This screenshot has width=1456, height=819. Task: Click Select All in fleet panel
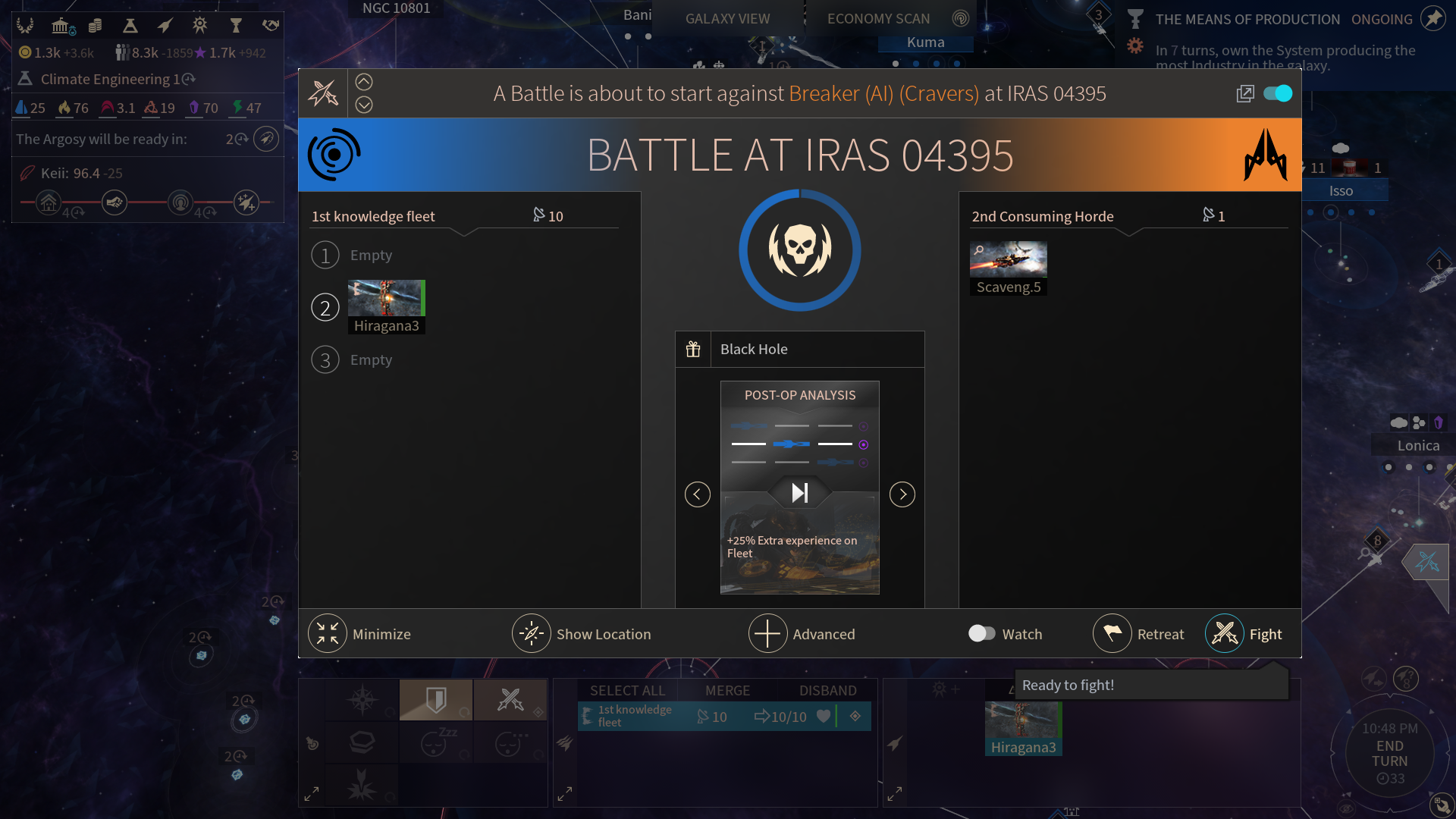627,690
